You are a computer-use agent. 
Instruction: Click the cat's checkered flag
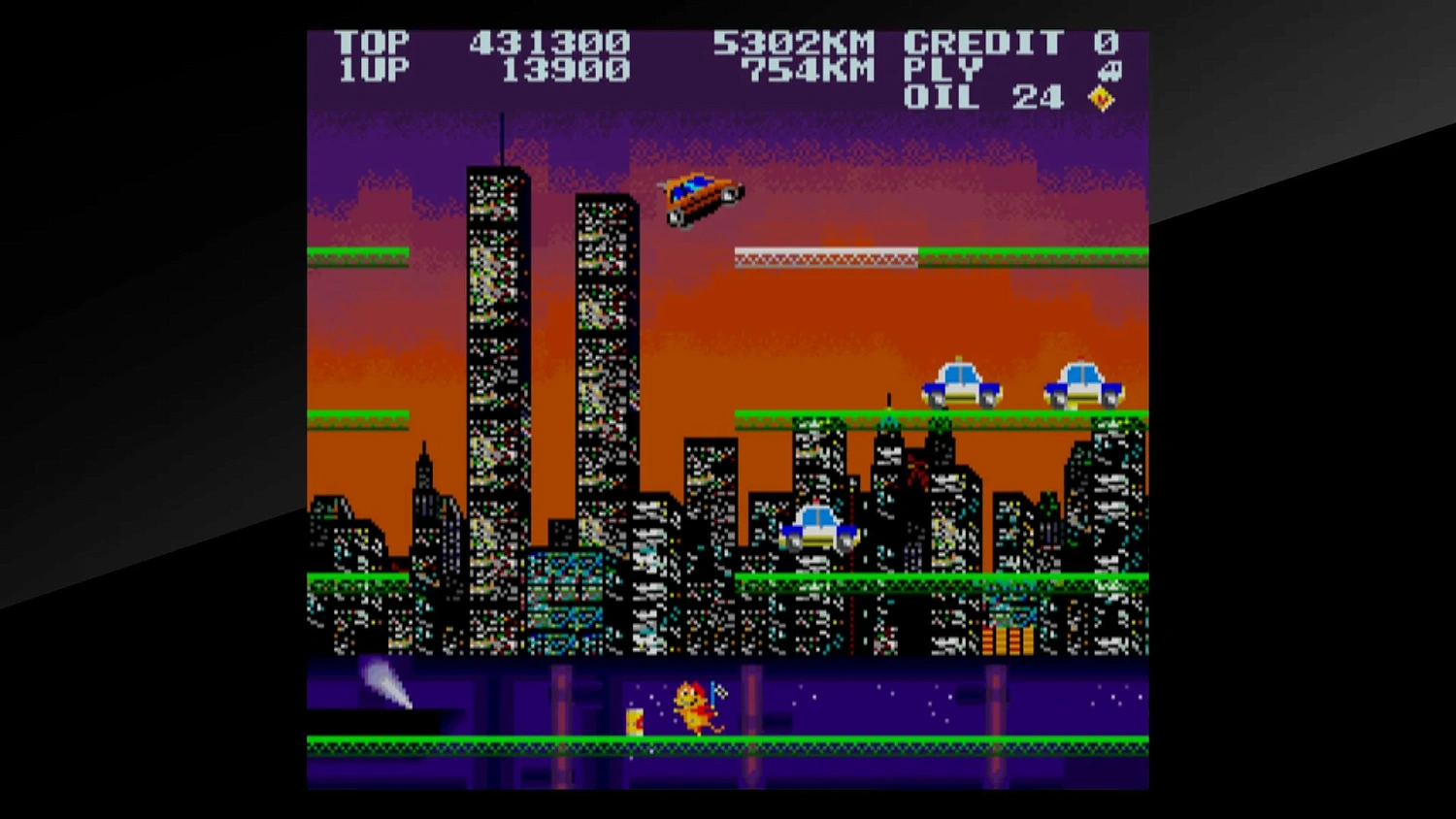tap(723, 691)
